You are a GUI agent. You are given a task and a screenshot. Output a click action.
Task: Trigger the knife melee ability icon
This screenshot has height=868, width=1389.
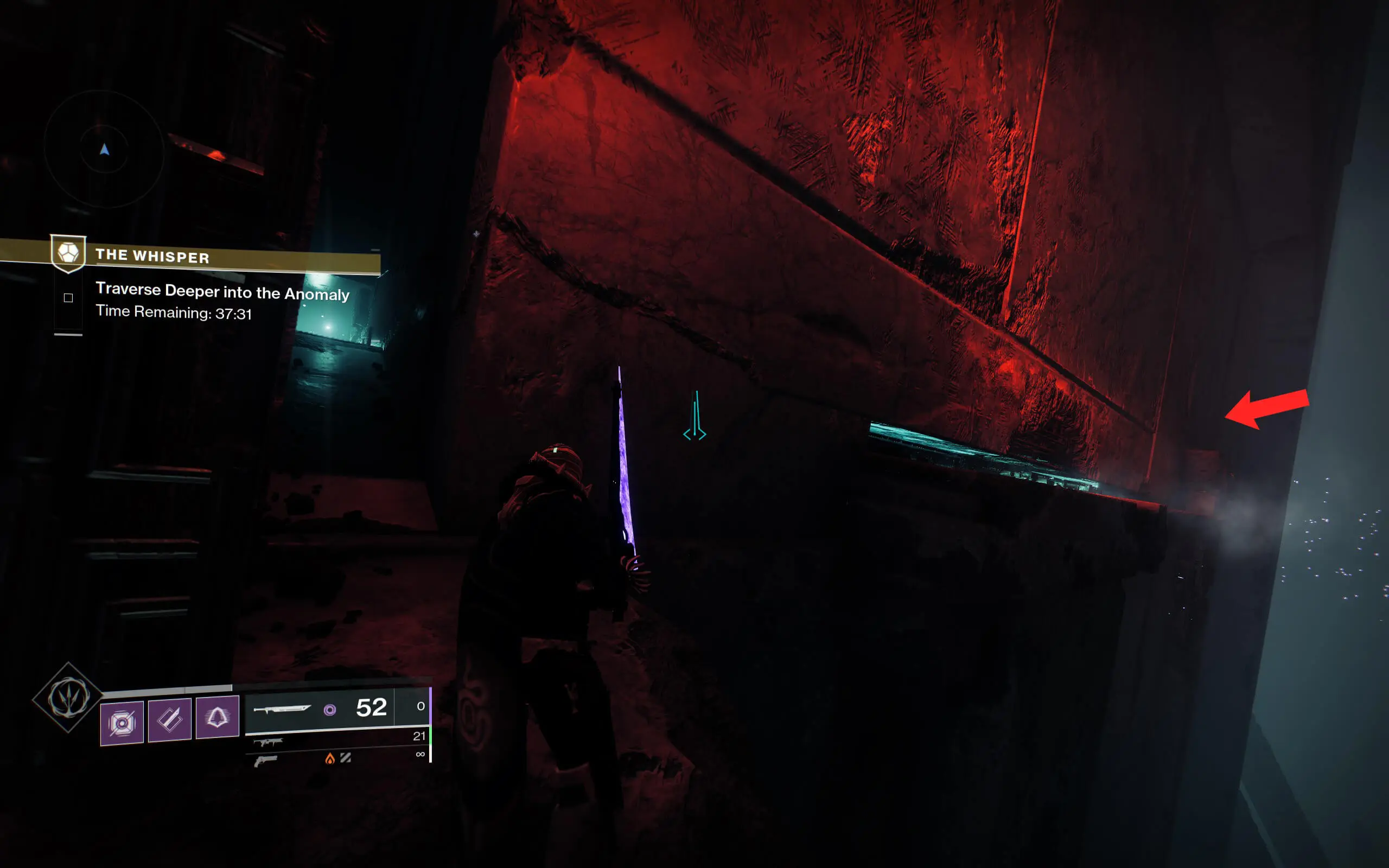coord(170,720)
